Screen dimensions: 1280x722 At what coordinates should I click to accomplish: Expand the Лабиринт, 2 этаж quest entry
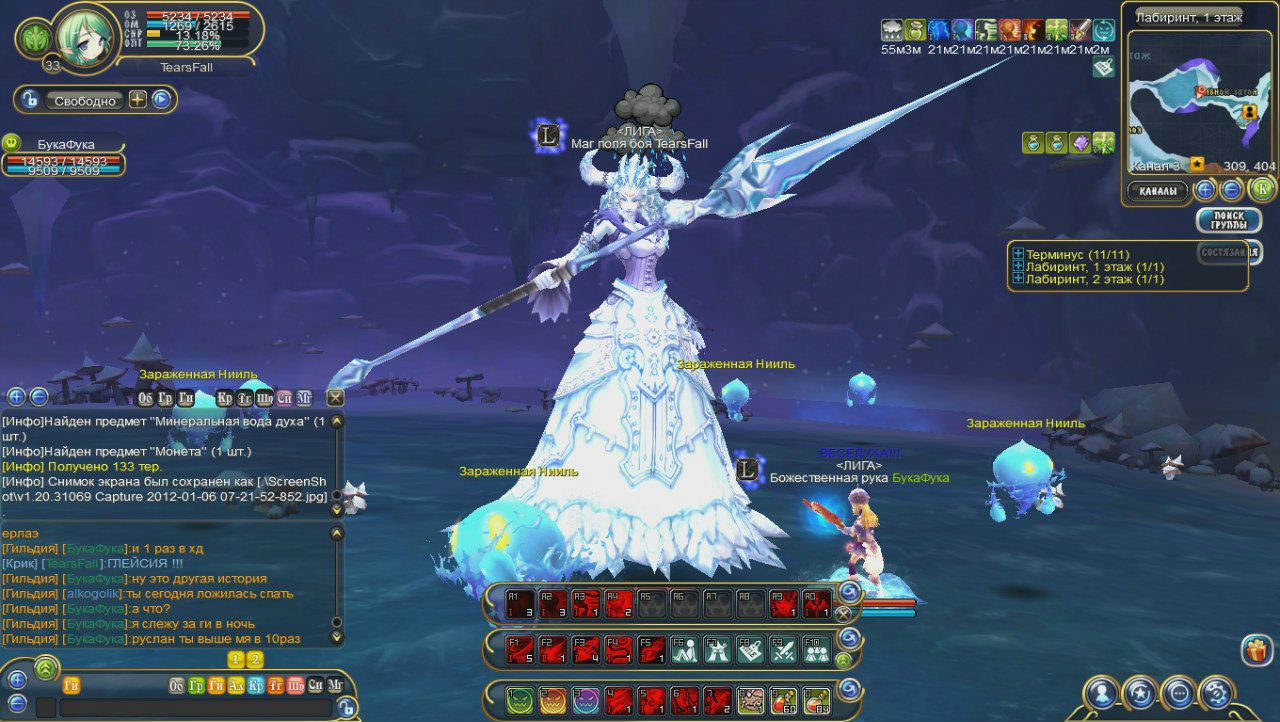(x=1018, y=279)
